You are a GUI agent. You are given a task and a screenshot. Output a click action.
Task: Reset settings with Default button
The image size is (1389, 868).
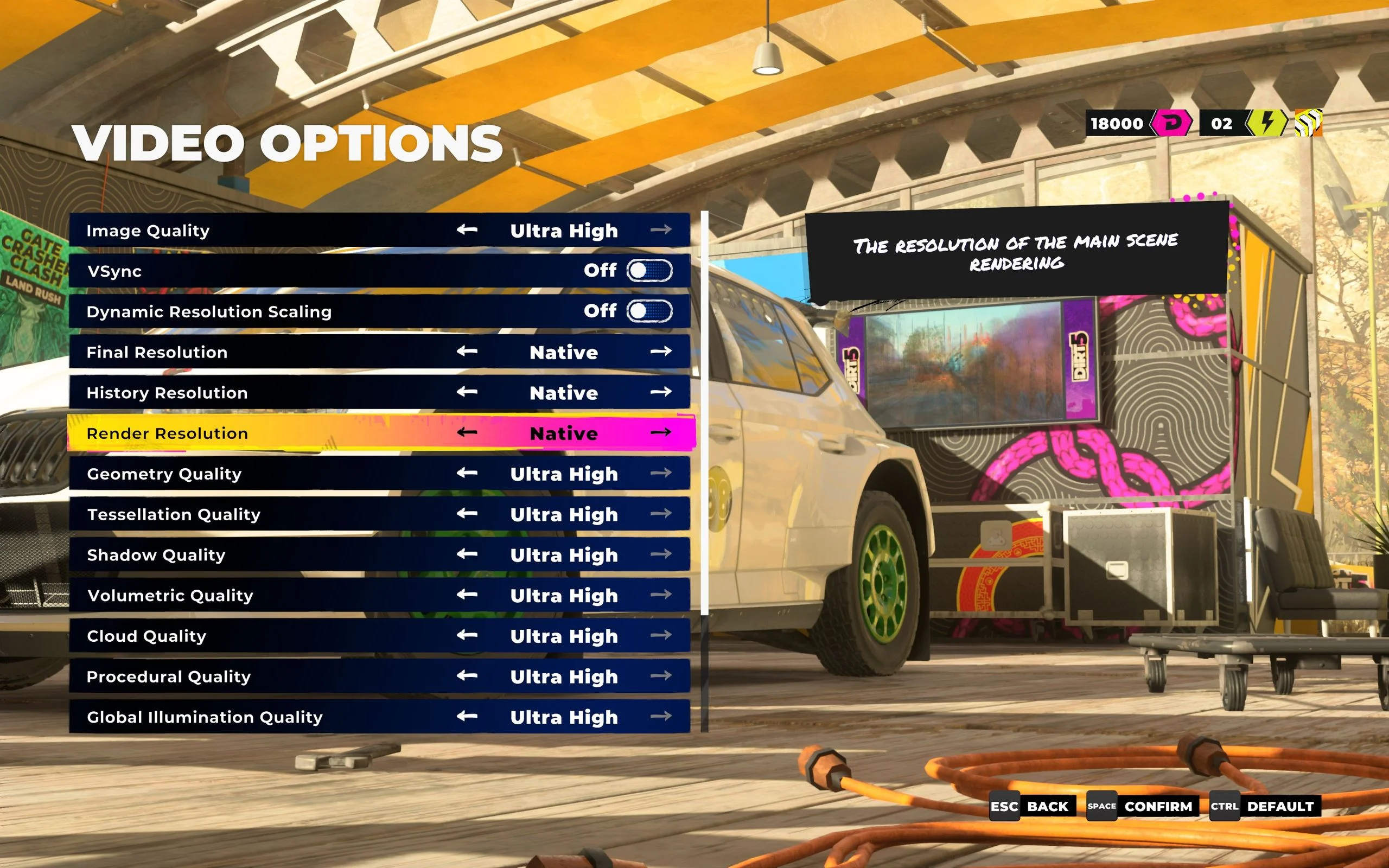[1265, 807]
